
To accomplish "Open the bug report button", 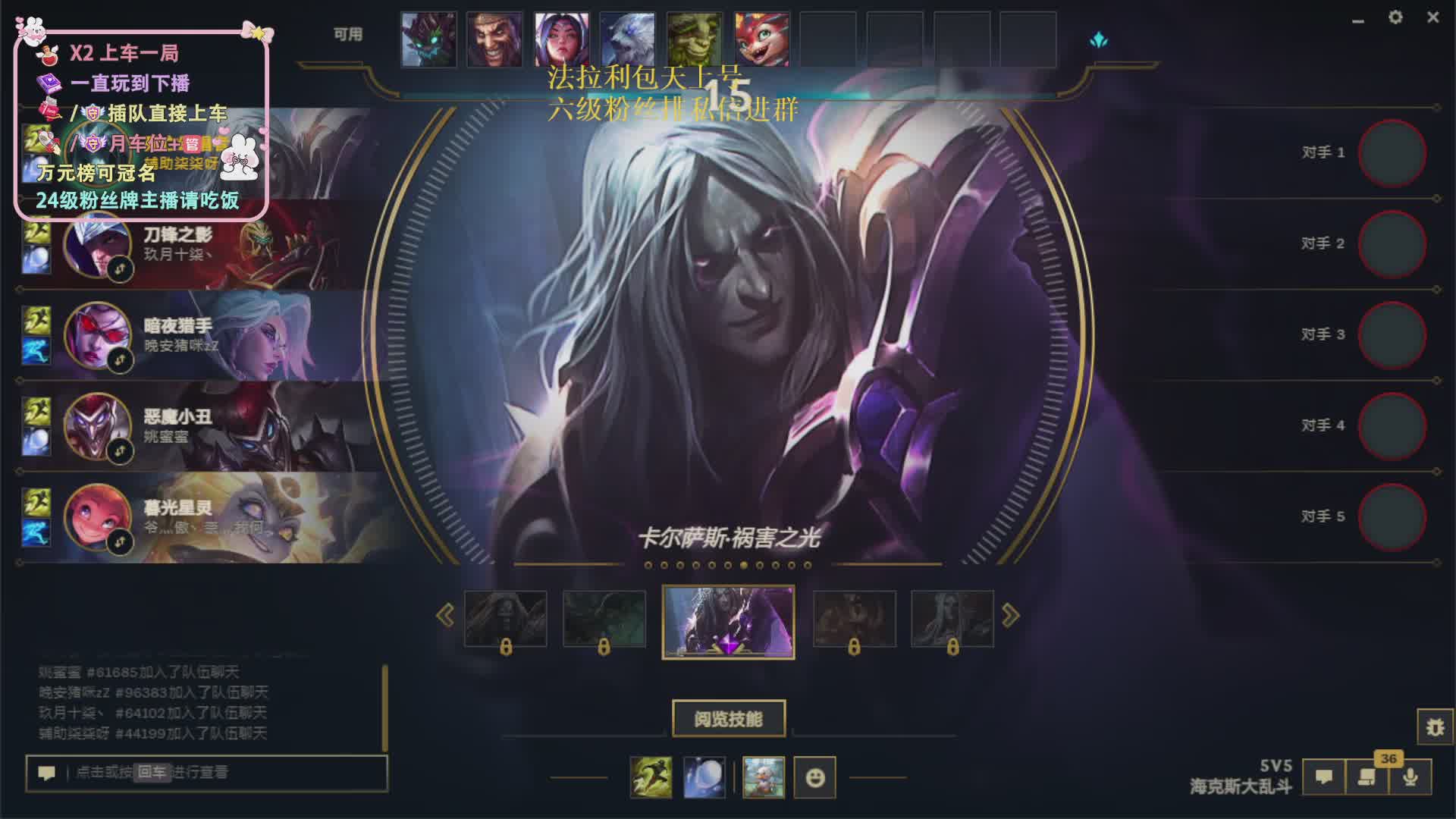I will pyautogui.click(x=1435, y=727).
